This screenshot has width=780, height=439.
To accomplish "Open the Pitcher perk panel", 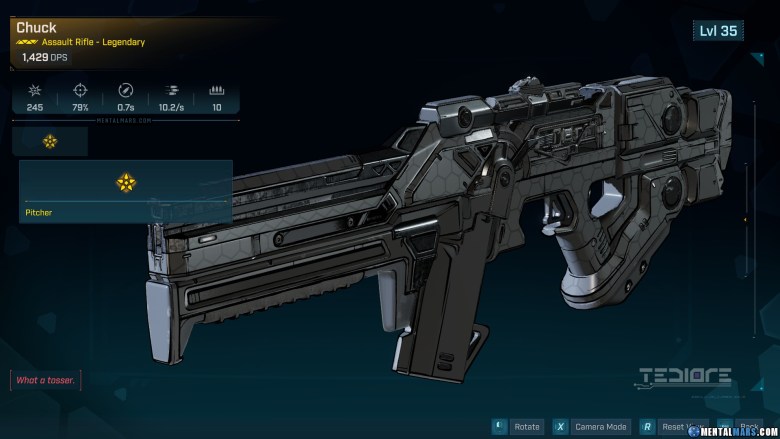I will point(126,190).
